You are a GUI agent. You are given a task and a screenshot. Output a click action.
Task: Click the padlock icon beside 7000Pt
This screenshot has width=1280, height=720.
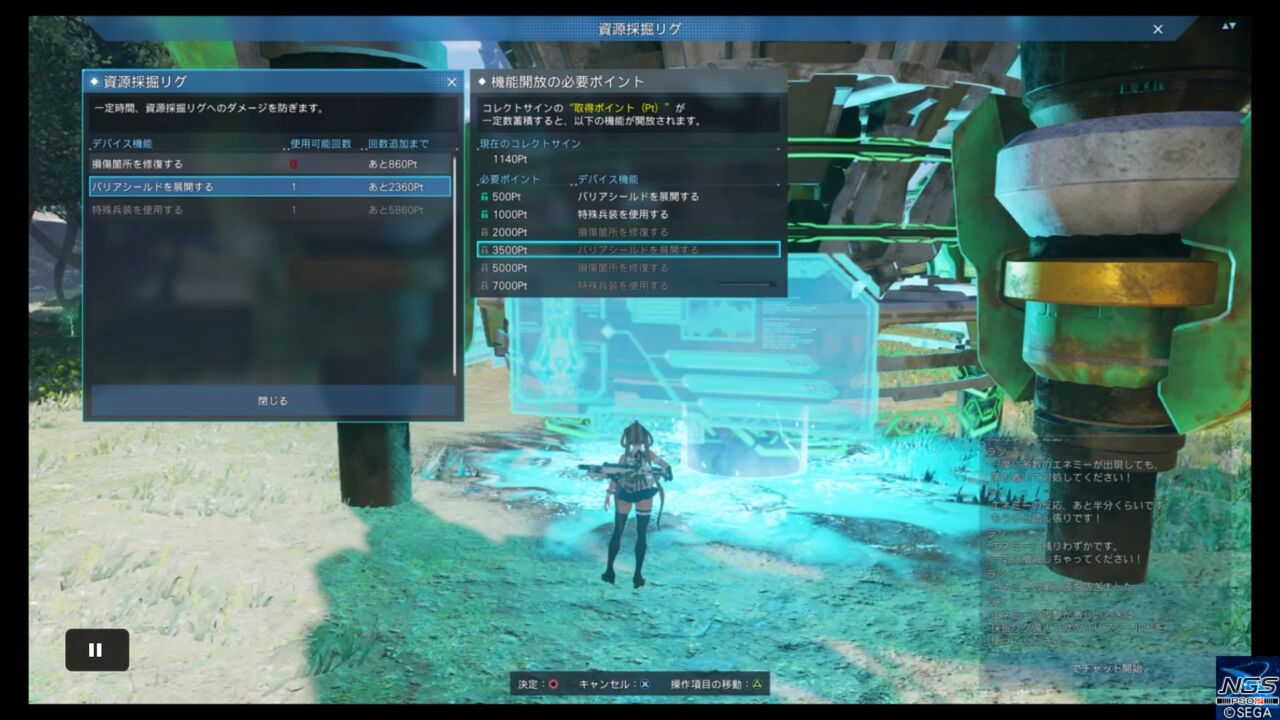point(486,285)
